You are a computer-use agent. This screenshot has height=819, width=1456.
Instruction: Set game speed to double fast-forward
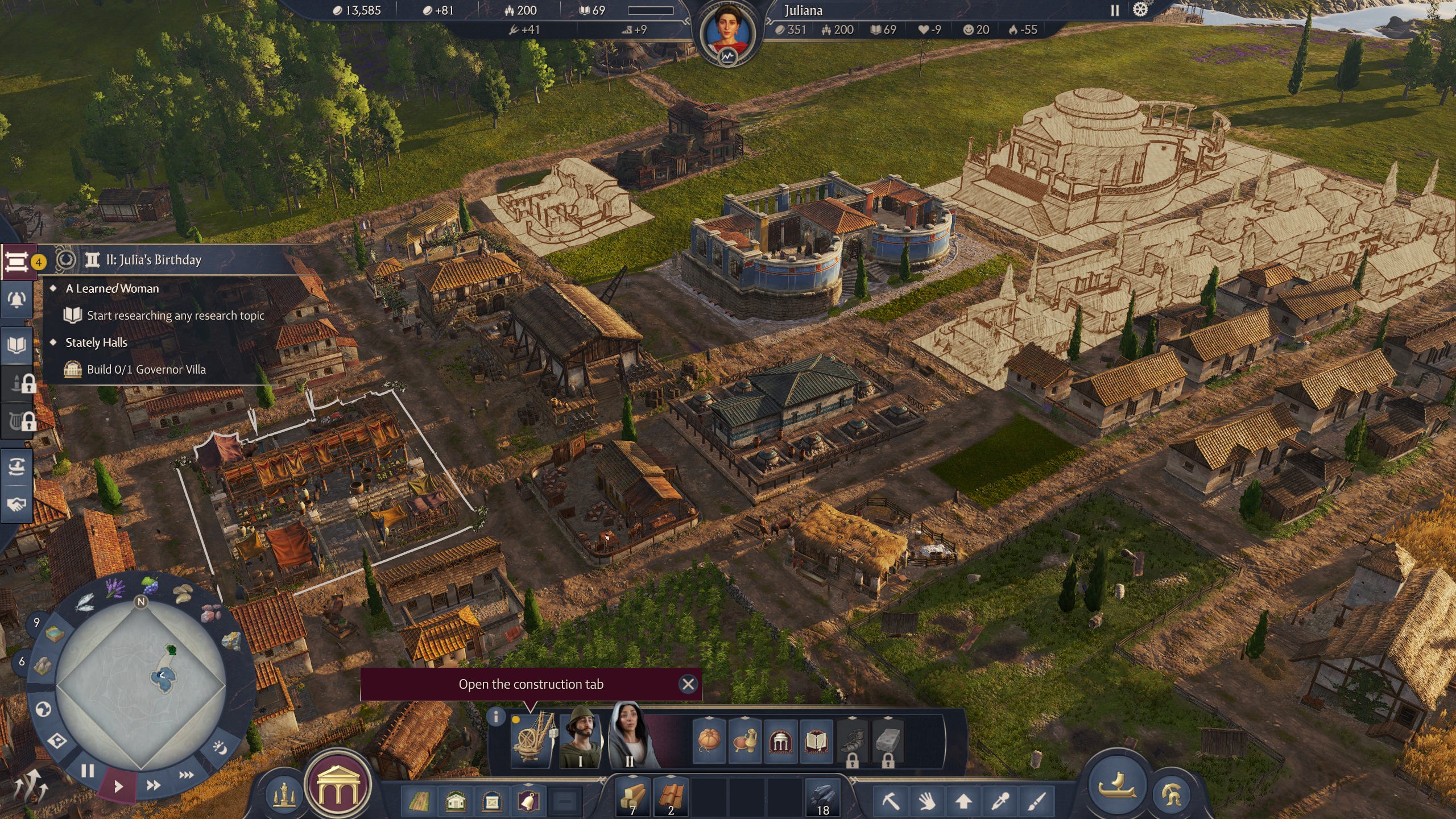[x=153, y=785]
